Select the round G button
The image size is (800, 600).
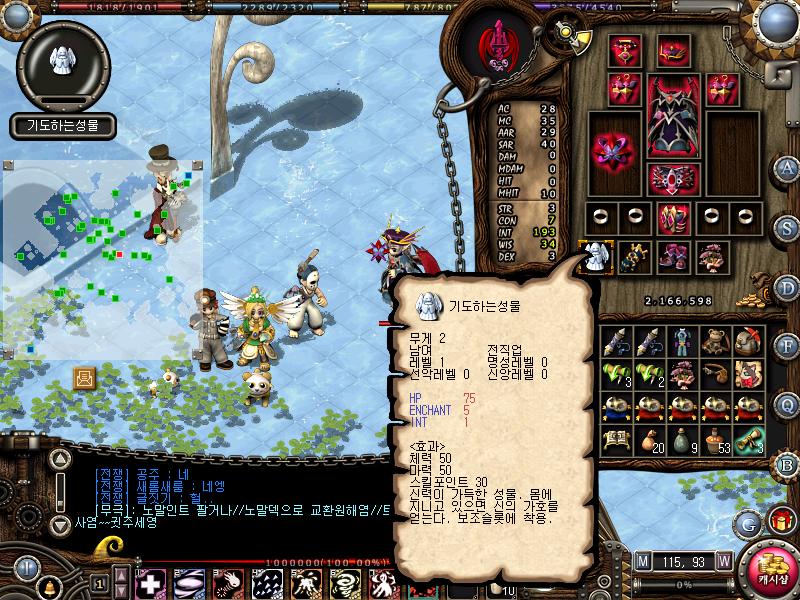click(748, 523)
